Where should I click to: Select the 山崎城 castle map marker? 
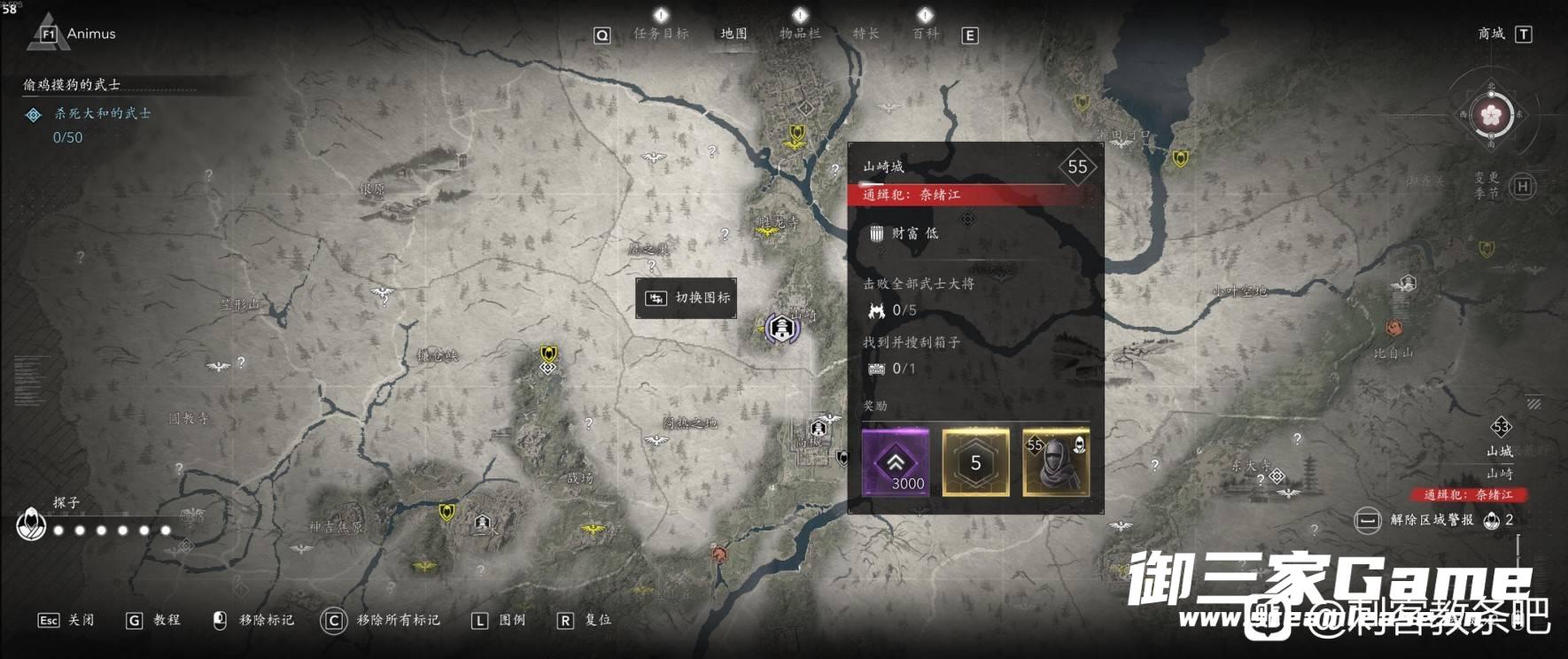[x=781, y=329]
